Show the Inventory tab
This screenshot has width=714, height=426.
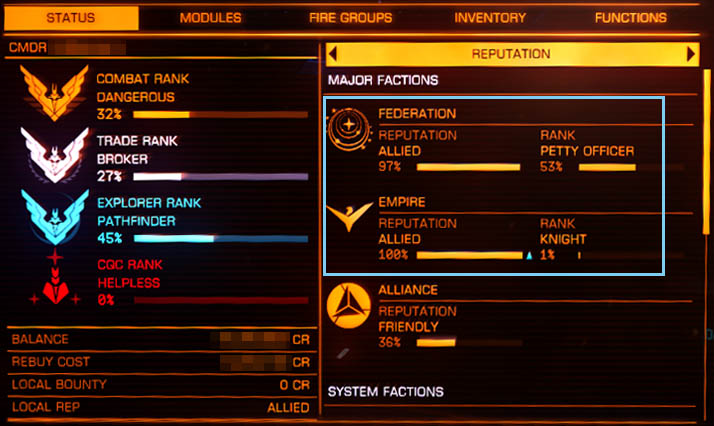click(x=490, y=17)
